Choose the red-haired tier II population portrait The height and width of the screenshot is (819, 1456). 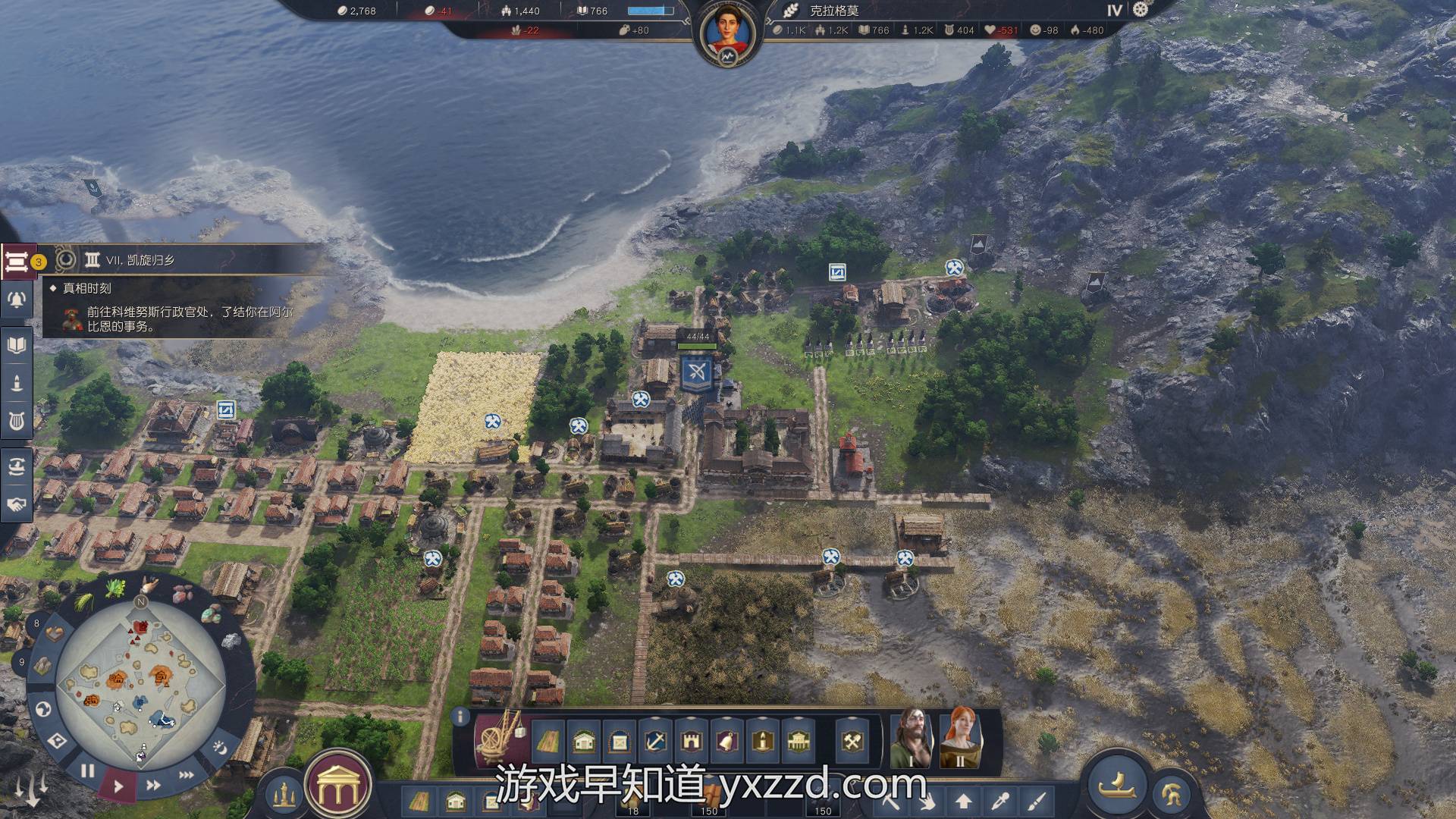tap(960, 737)
